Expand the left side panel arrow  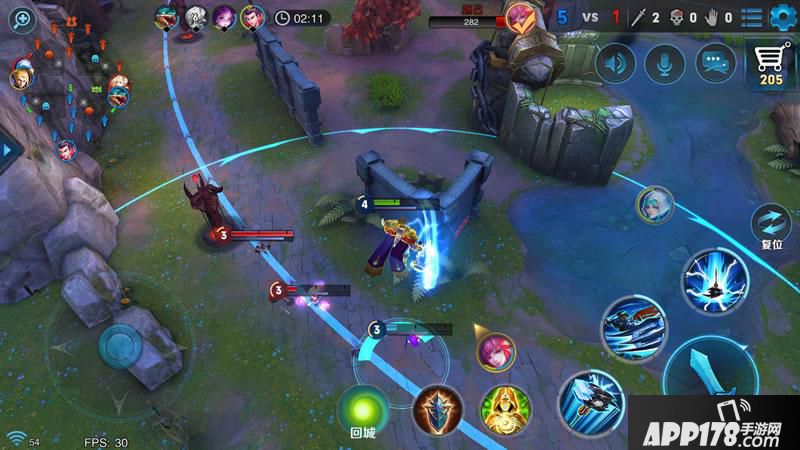point(5,150)
